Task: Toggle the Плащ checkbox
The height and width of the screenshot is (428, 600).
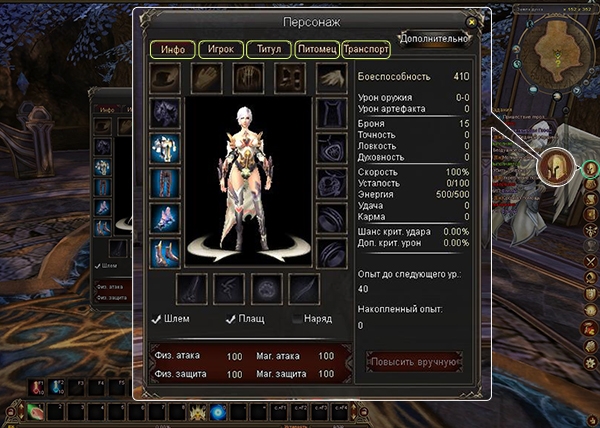Action: tap(229, 319)
